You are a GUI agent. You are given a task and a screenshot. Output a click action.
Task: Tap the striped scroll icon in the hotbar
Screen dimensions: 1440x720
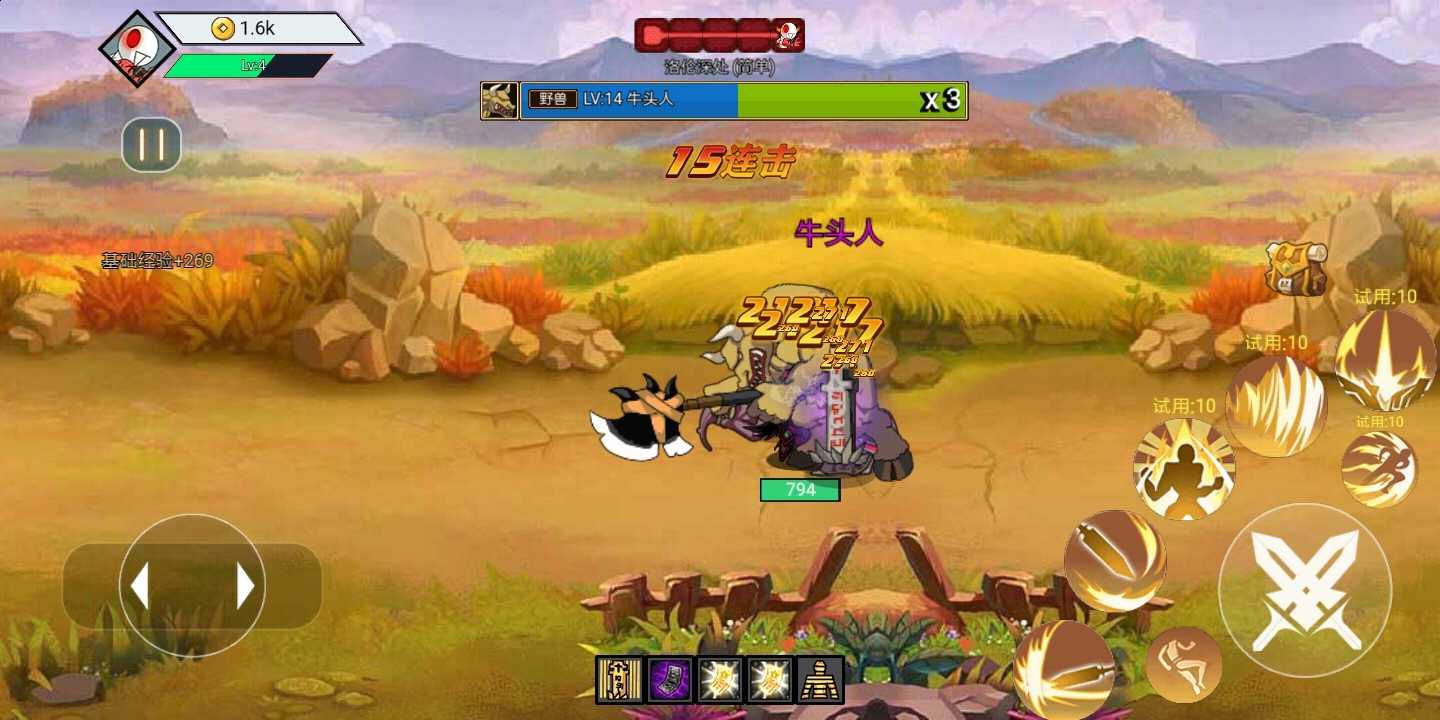point(618,680)
